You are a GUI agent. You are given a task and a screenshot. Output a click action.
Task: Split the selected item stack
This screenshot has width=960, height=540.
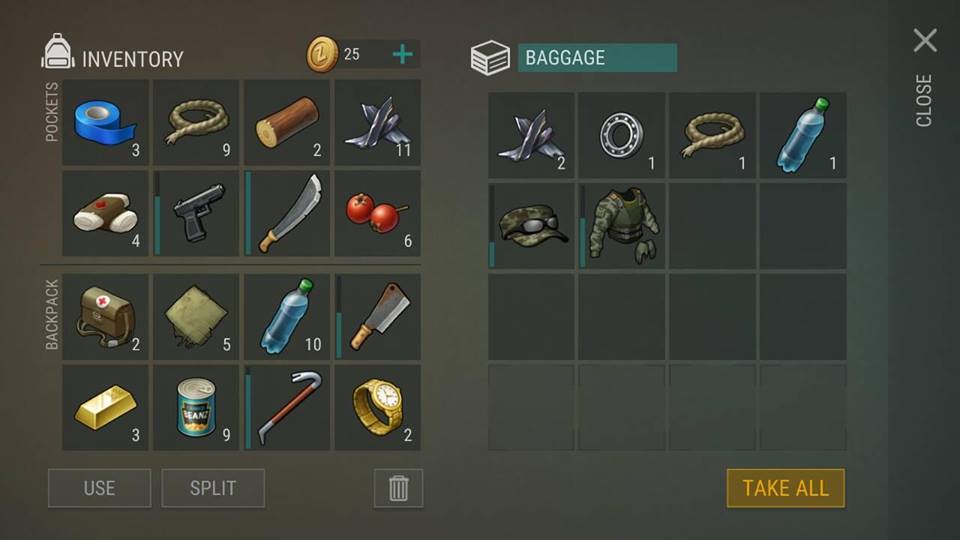coord(213,488)
